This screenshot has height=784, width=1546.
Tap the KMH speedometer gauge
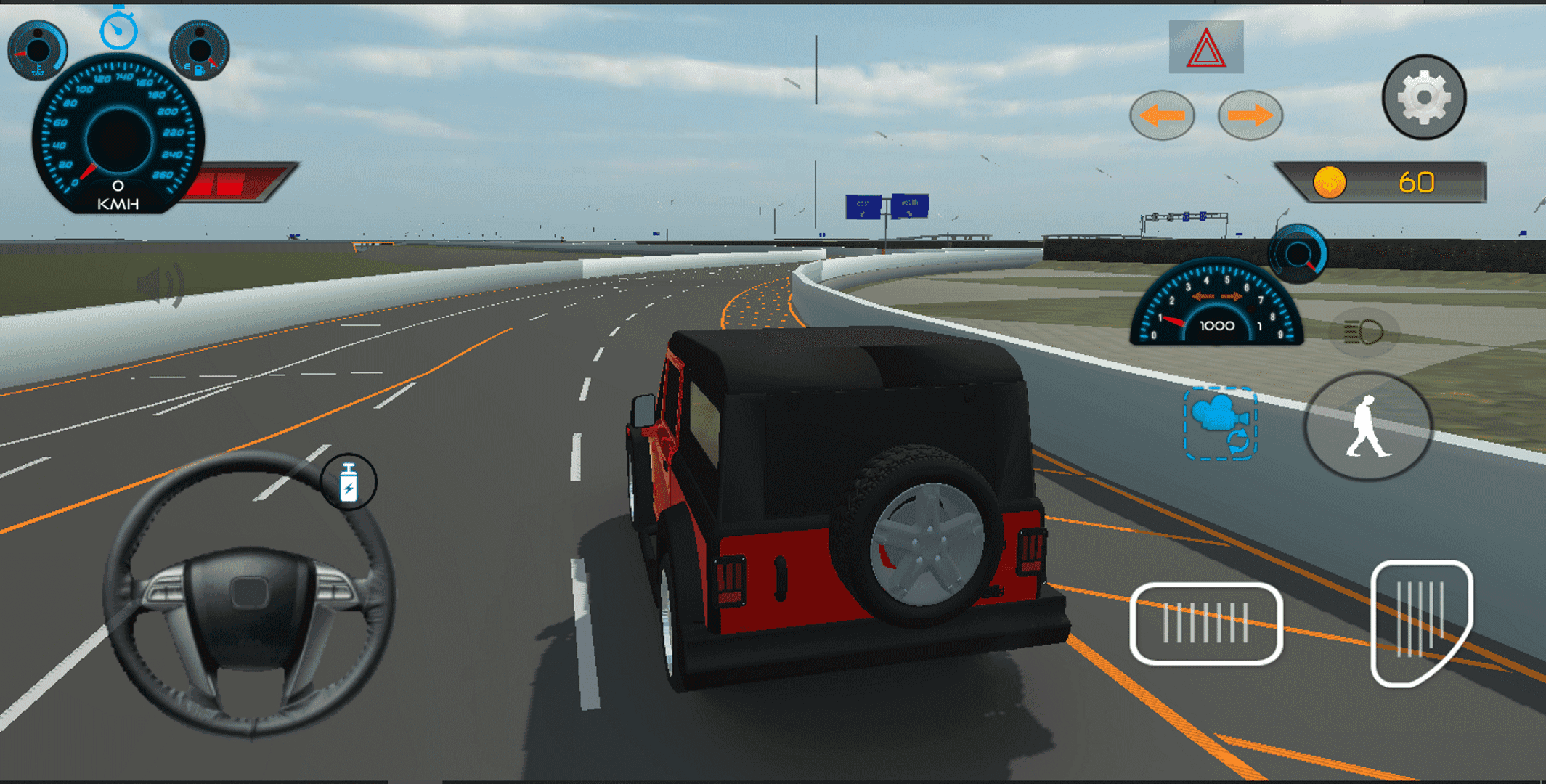click(120, 134)
